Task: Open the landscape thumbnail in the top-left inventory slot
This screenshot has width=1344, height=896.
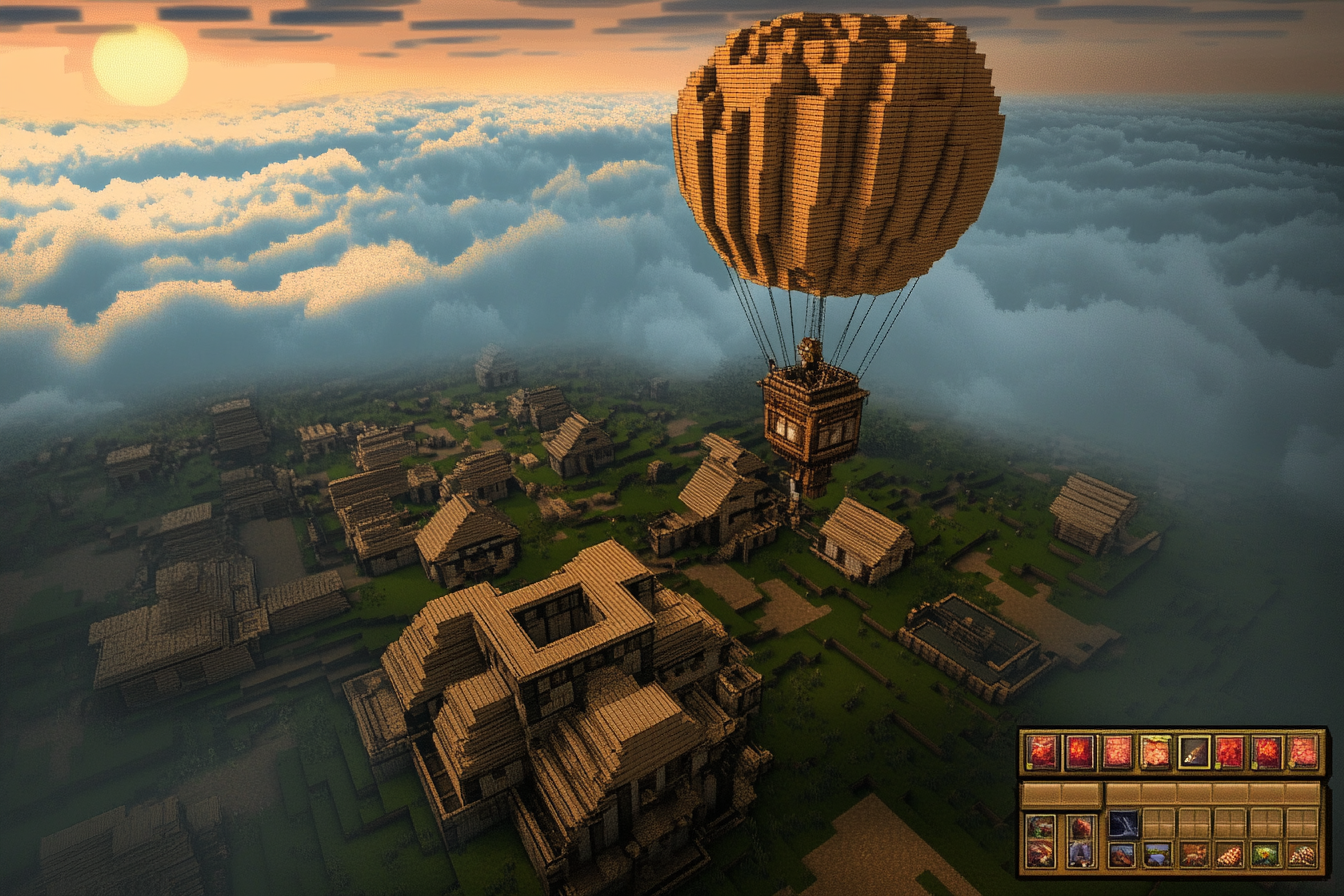Action: pos(1041,827)
